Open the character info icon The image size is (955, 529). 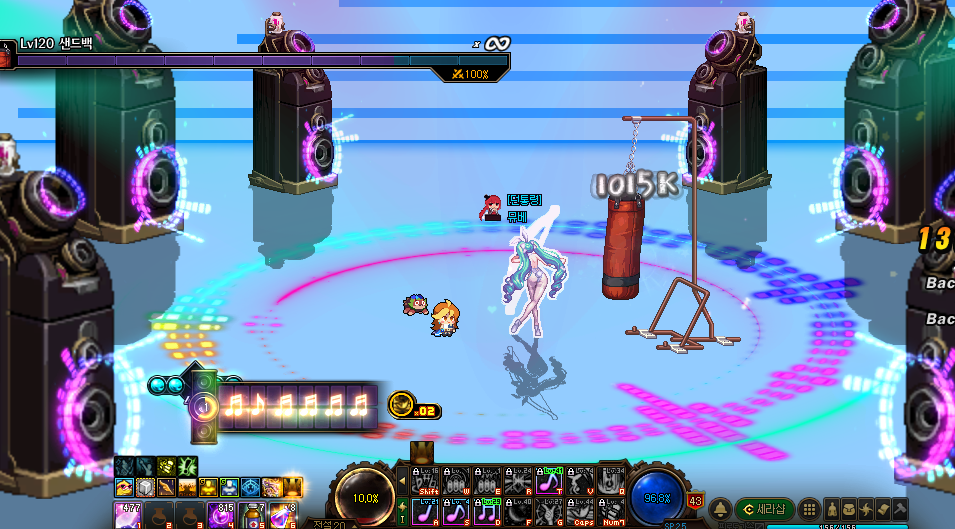pos(831,510)
